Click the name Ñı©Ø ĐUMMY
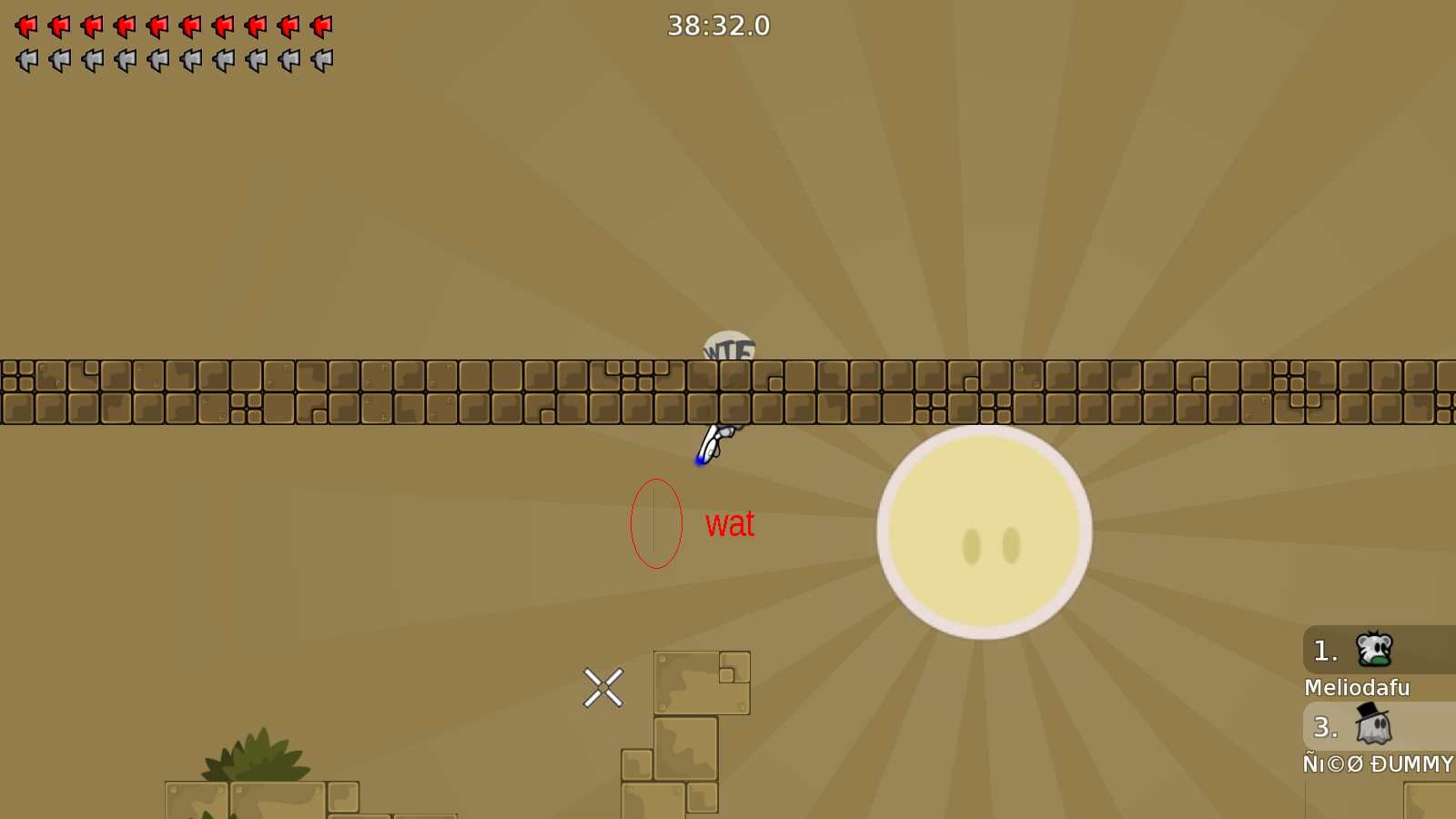Viewport: 1456px width, 819px height. pos(1377,764)
